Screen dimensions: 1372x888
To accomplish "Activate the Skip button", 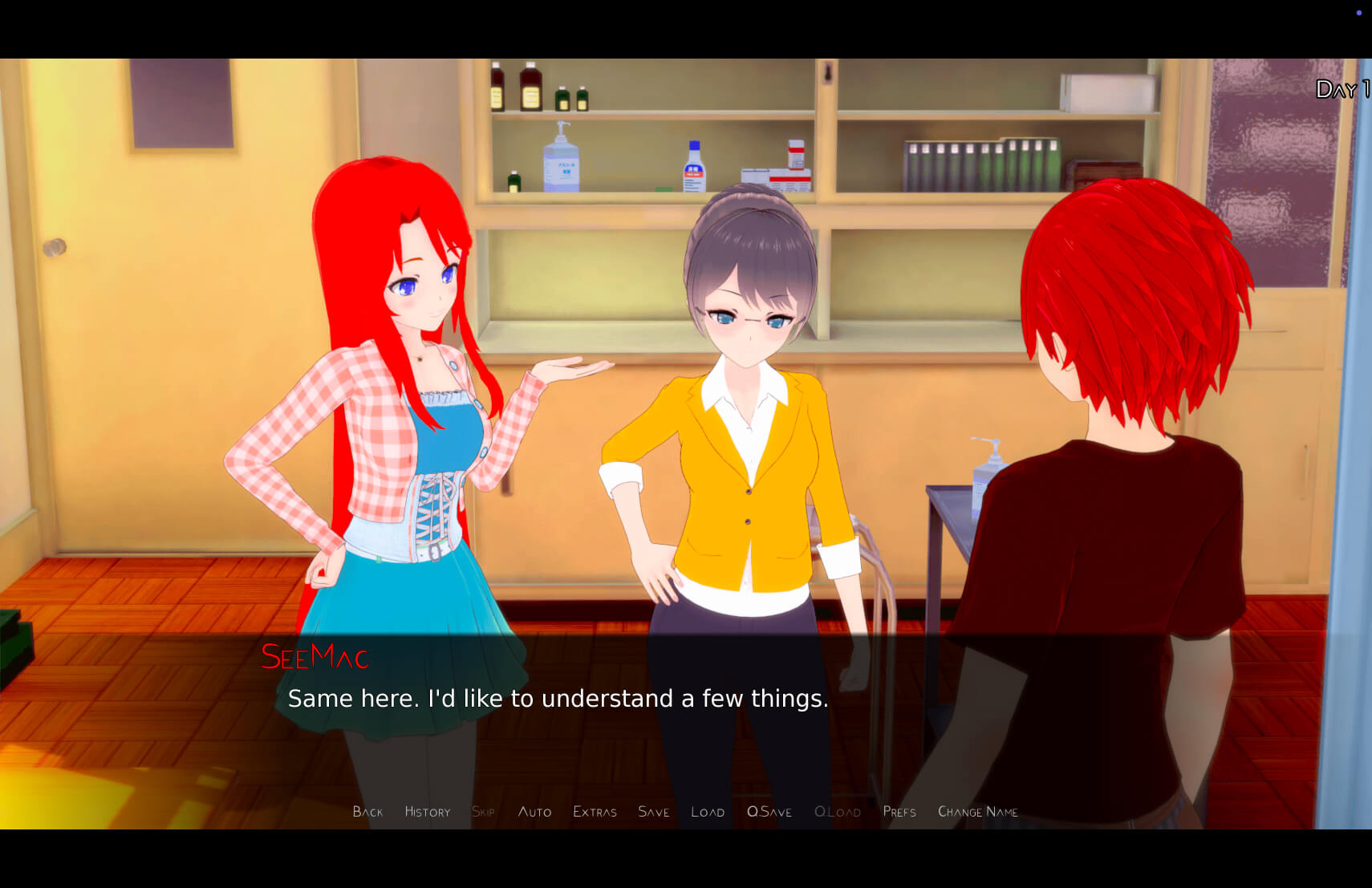I will click(x=483, y=812).
